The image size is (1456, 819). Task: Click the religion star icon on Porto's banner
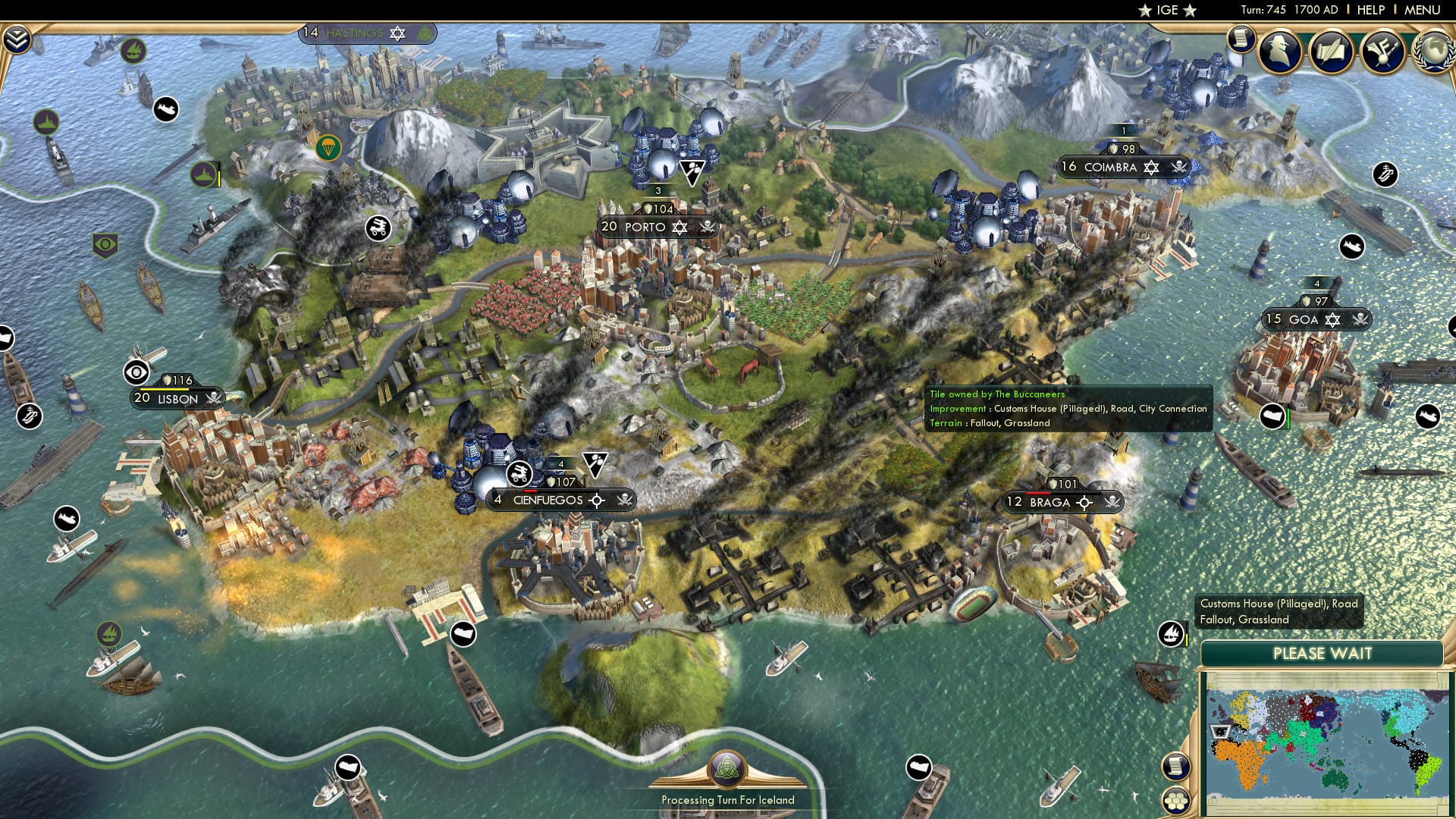pyautogui.click(x=678, y=227)
